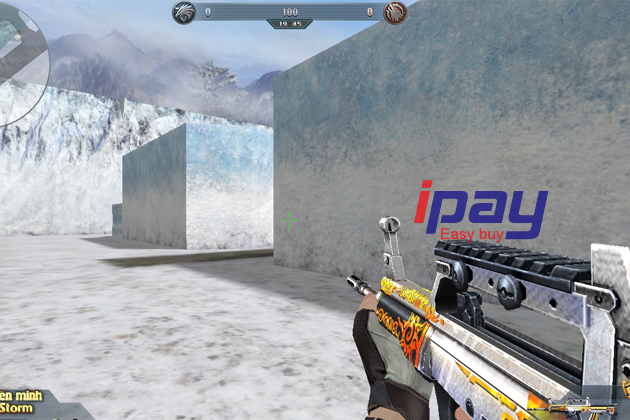Select the left team emblem on scoreboard
630x420 pixels.
pos(185,12)
